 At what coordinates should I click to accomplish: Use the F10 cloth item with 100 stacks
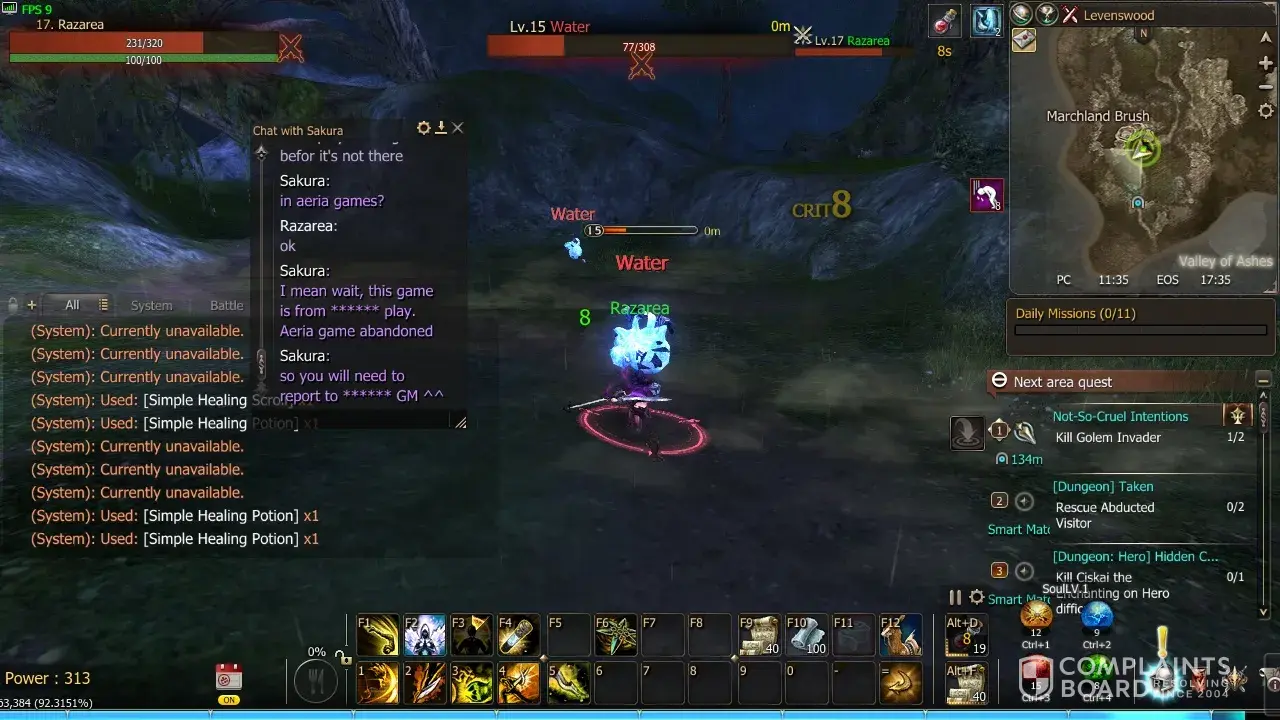(806, 635)
